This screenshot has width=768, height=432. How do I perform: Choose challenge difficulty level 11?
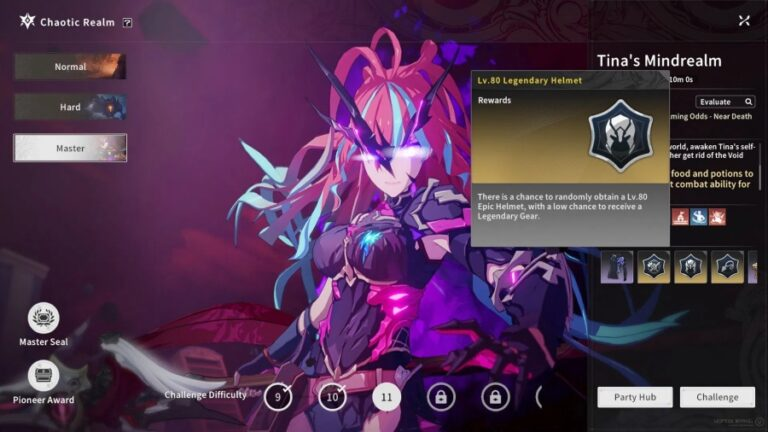pyautogui.click(x=386, y=397)
